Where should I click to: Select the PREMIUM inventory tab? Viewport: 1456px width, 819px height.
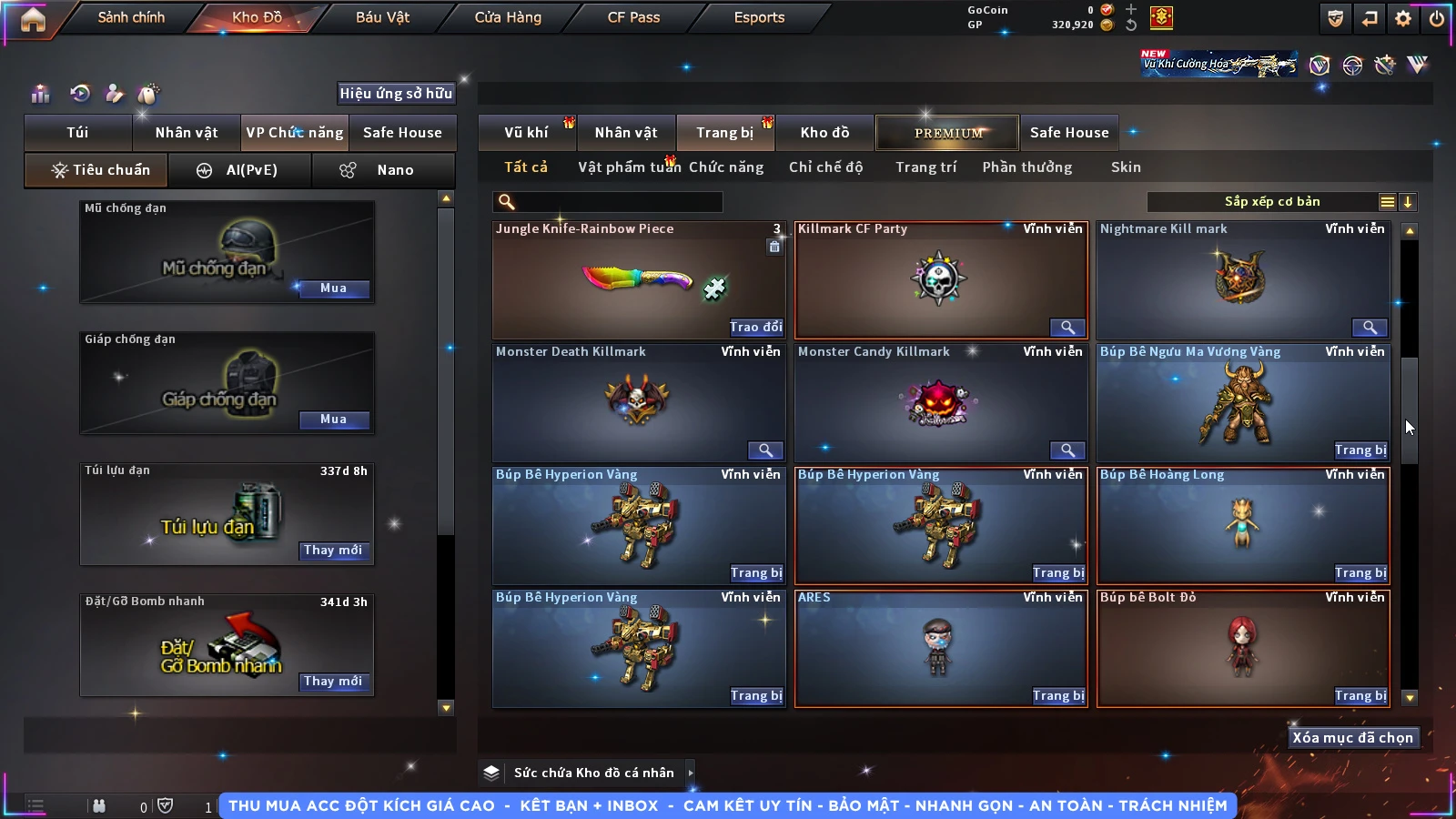tap(947, 133)
